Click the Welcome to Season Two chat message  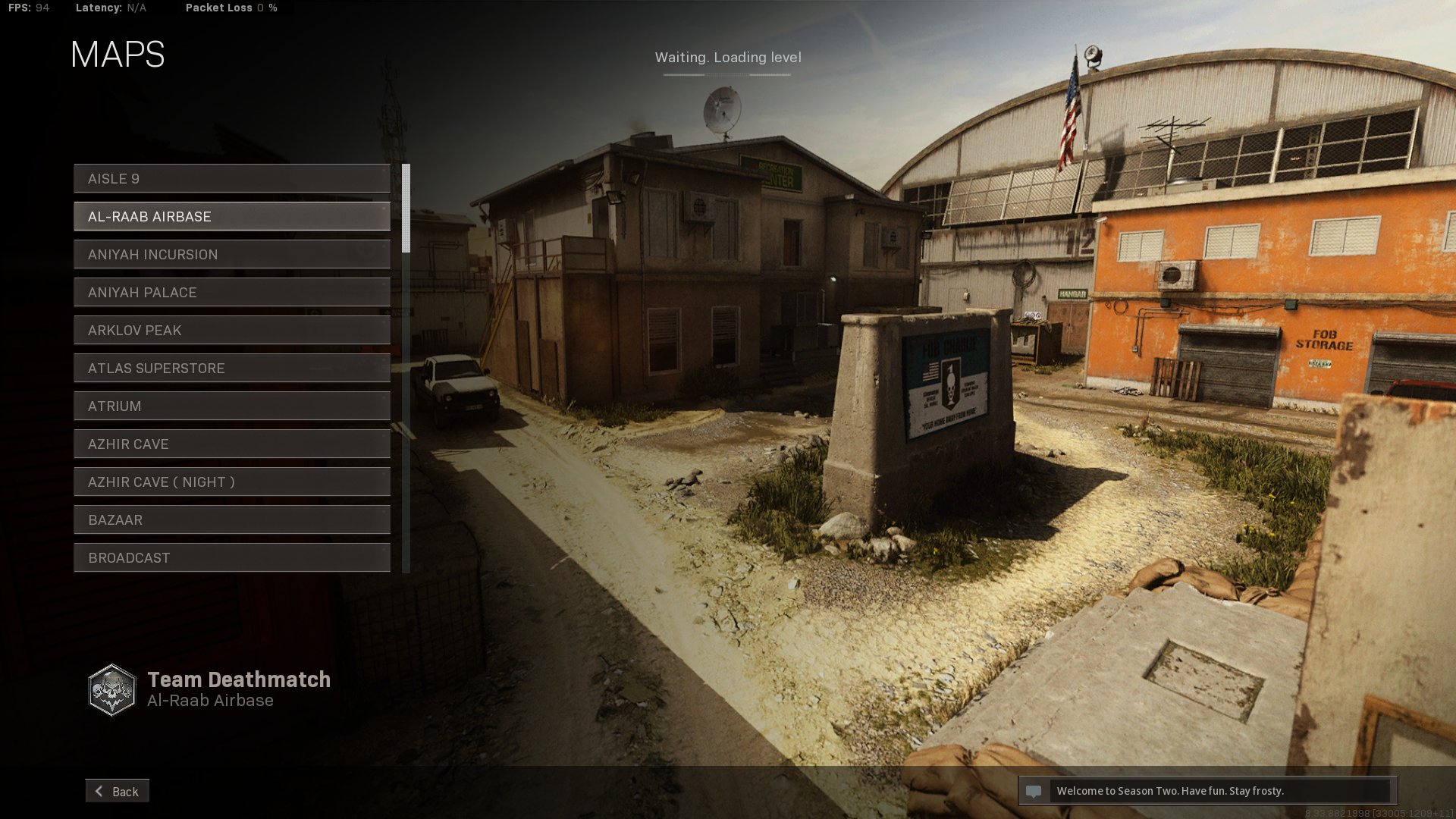click(1170, 791)
